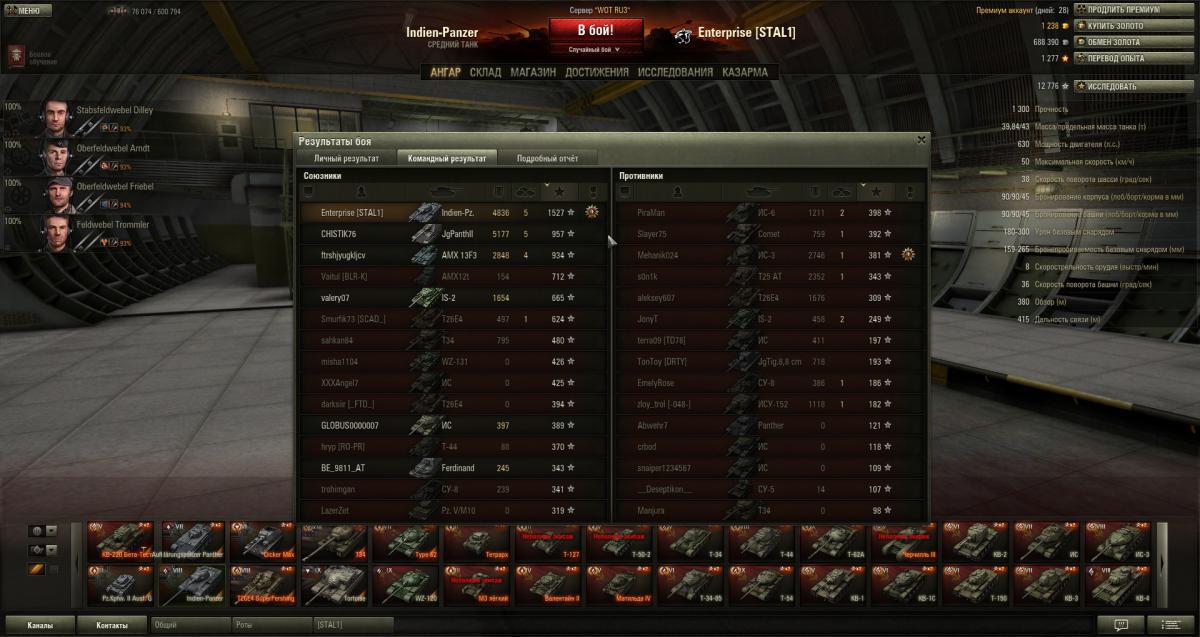
Task: Open the Меню button
Action: click(x=23, y=11)
